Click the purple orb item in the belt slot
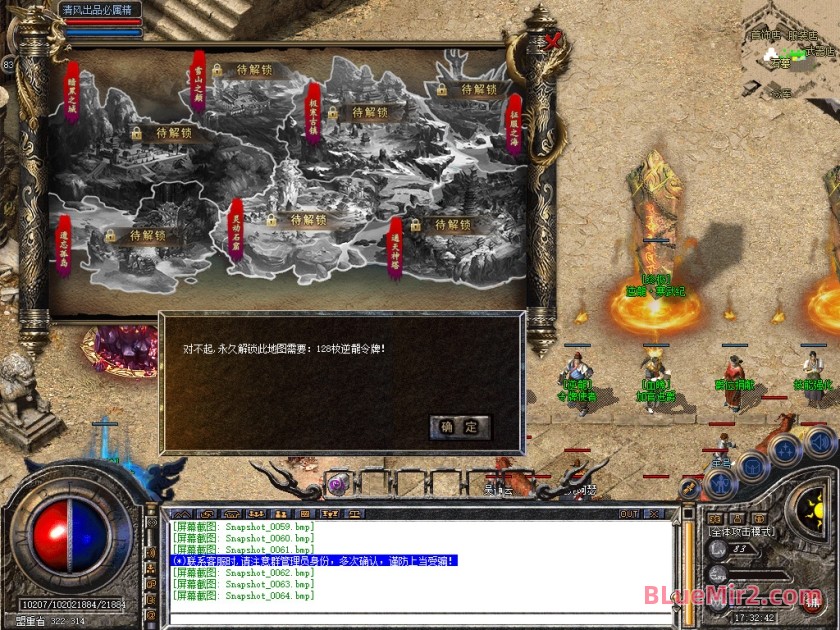Screen dimensions: 840x630 tap(338, 482)
